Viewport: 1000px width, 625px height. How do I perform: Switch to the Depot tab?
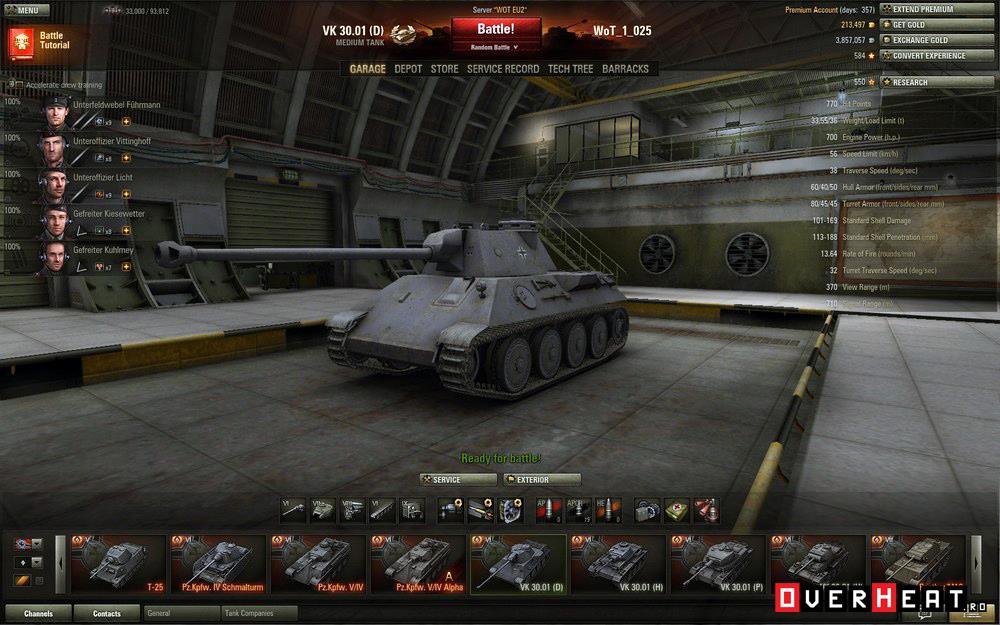[408, 69]
